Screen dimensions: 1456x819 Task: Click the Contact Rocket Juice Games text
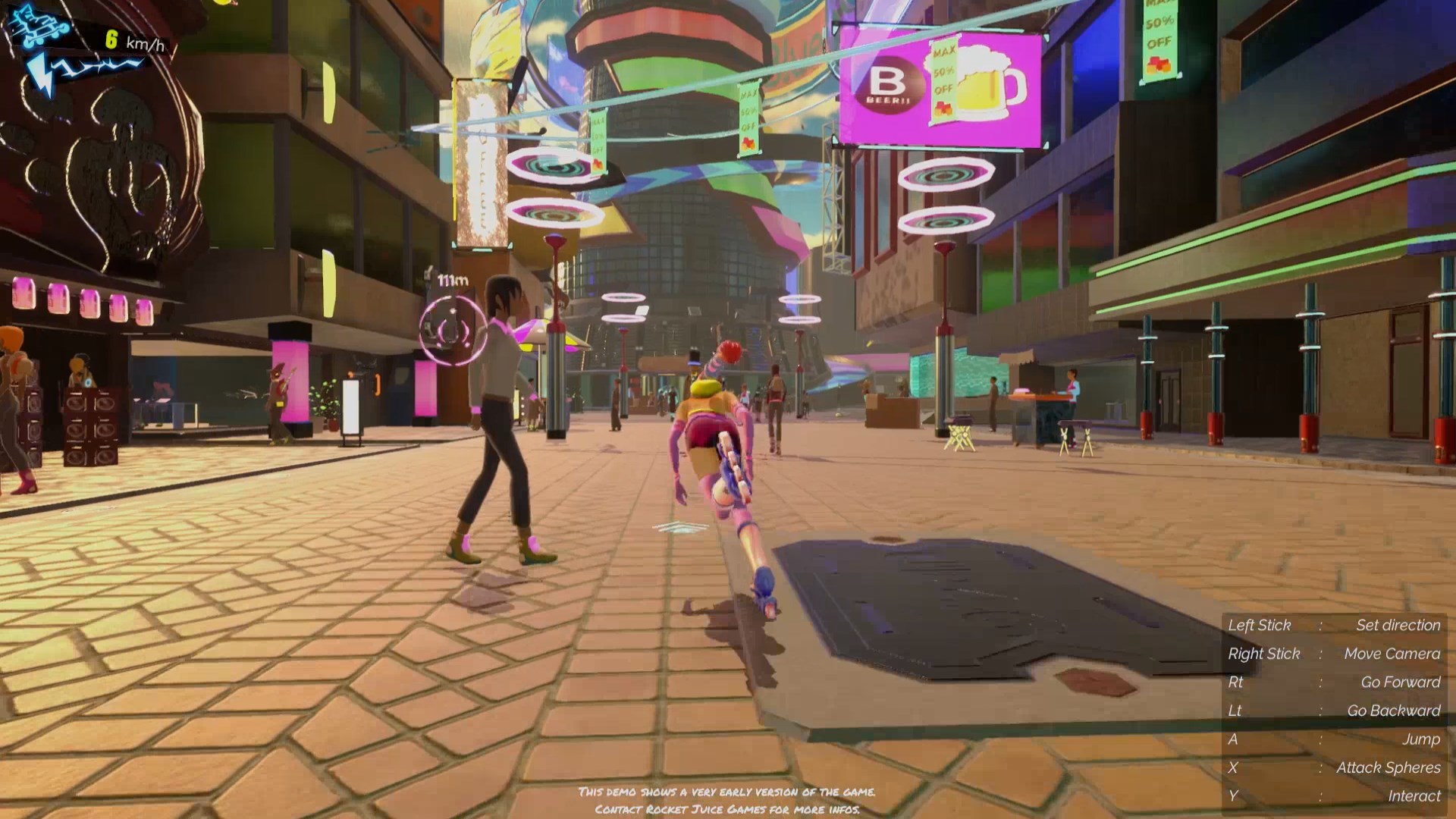726,810
